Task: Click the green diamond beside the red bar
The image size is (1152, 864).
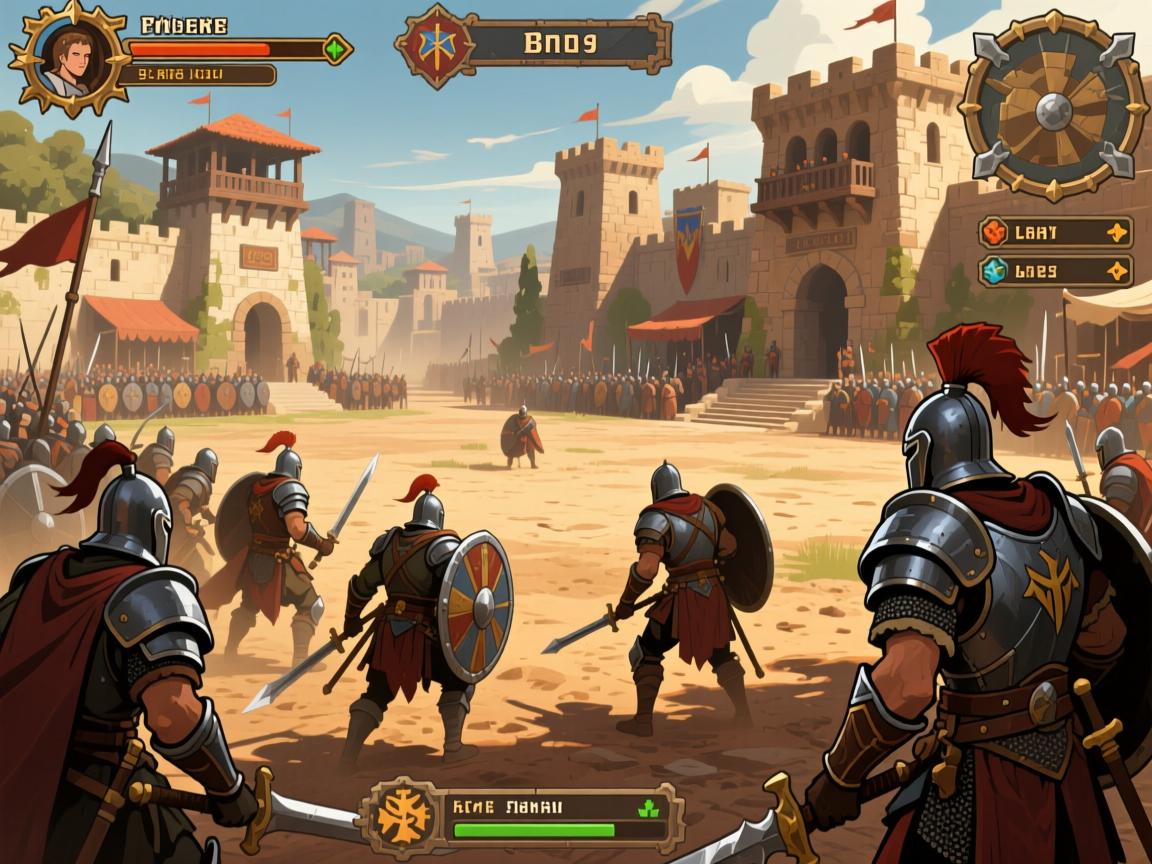Action: click(335, 48)
